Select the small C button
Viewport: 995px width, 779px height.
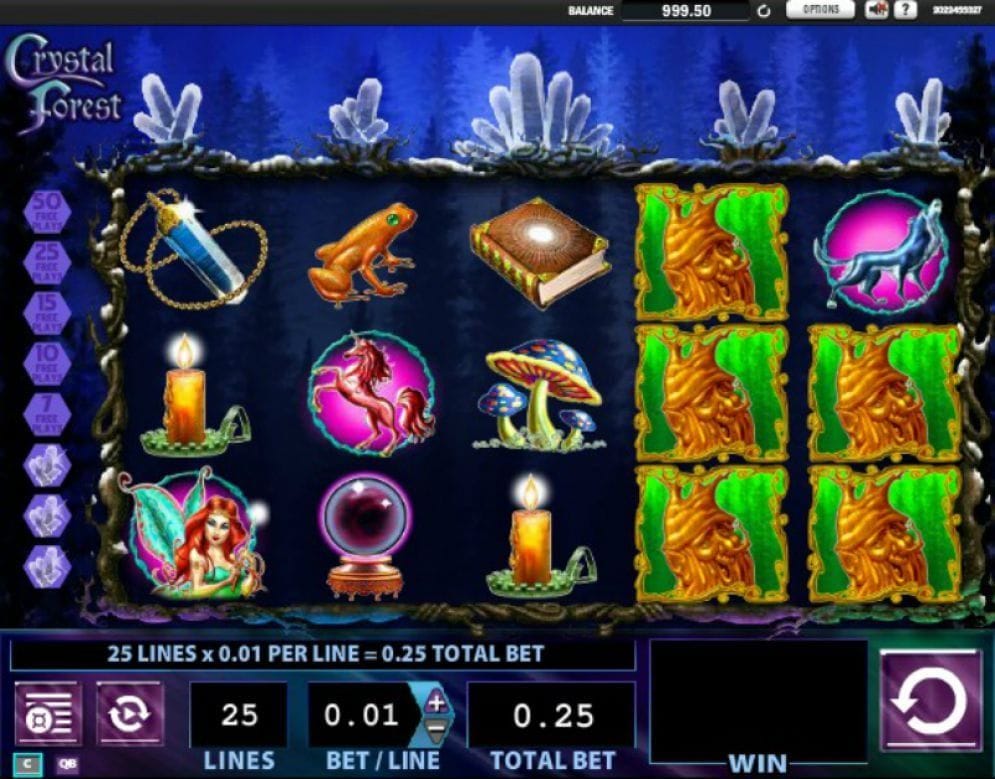[28, 765]
